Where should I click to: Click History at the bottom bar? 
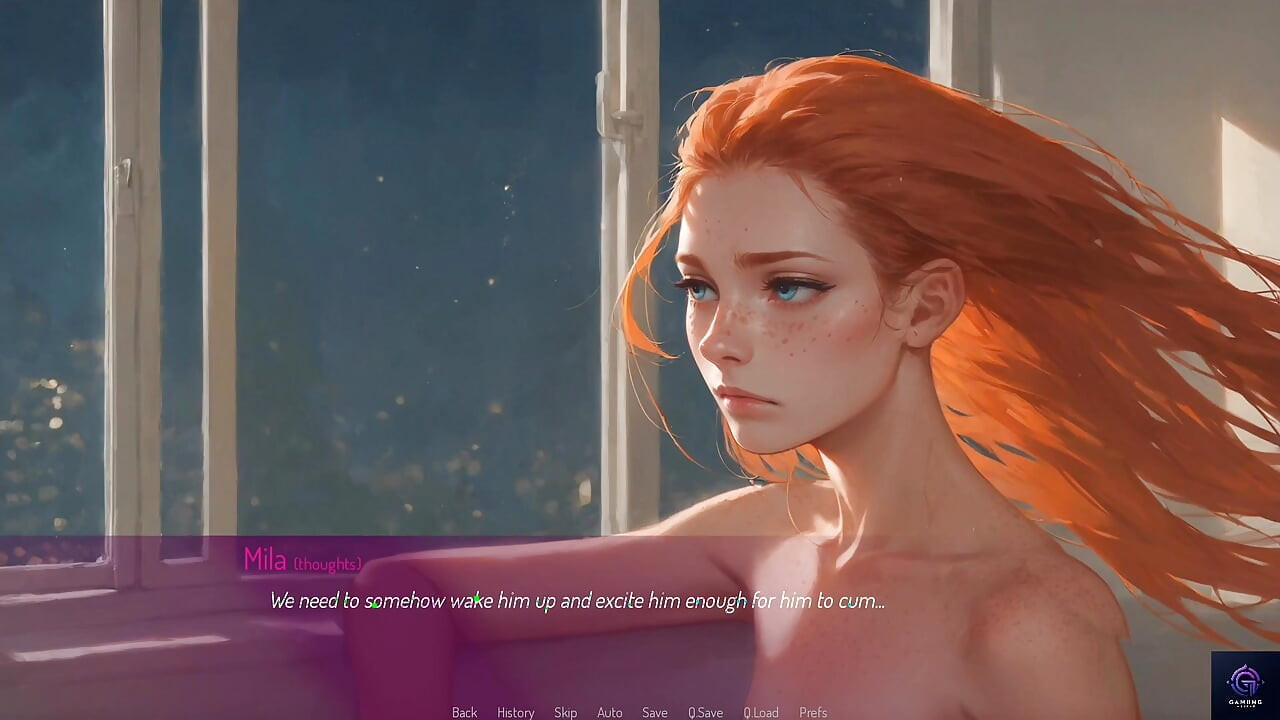click(x=515, y=712)
